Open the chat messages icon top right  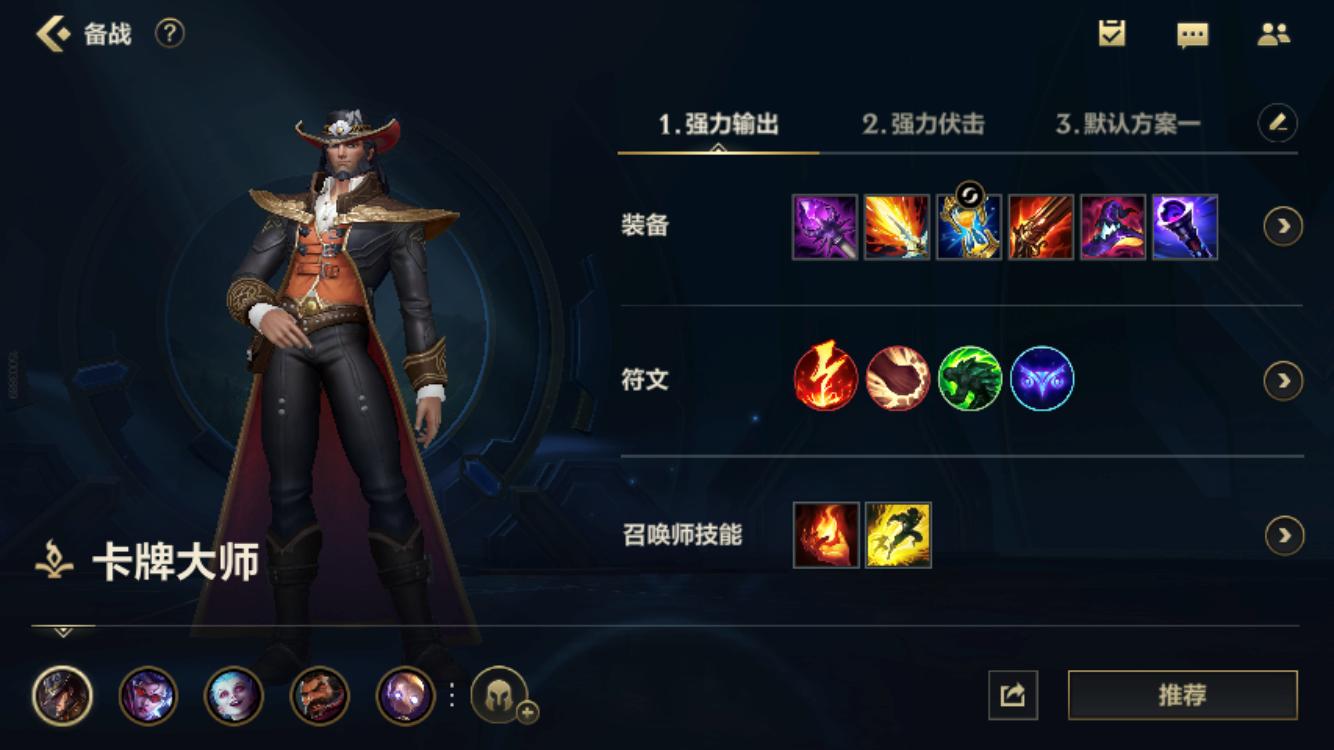1191,35
